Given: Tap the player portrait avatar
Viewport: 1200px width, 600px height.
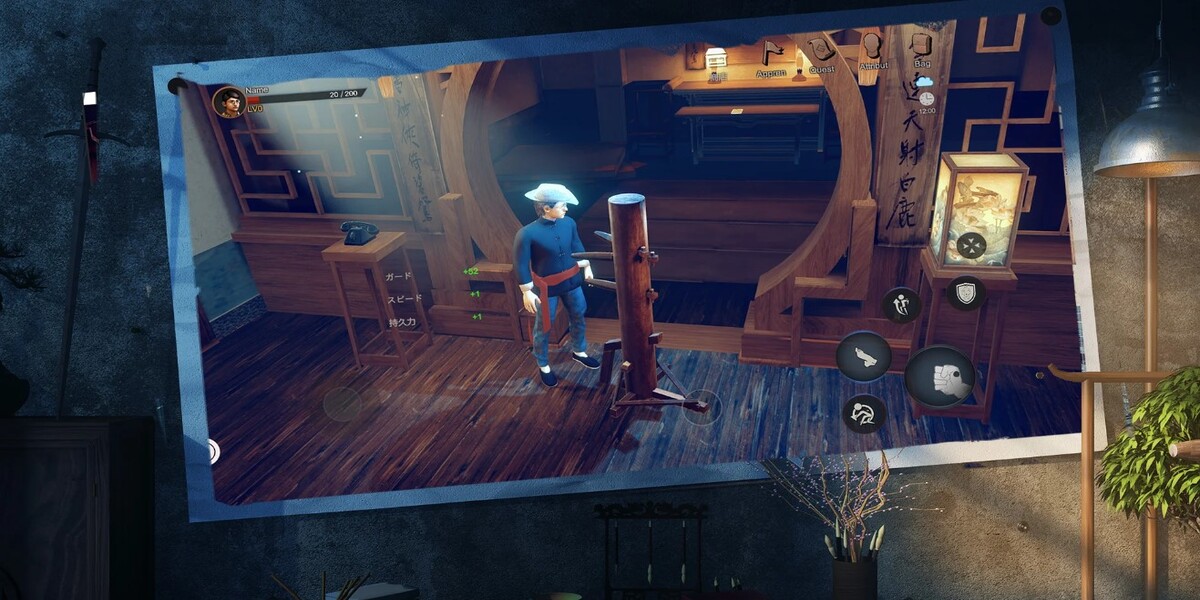Looking at the screenshot, I should point(229,102).
